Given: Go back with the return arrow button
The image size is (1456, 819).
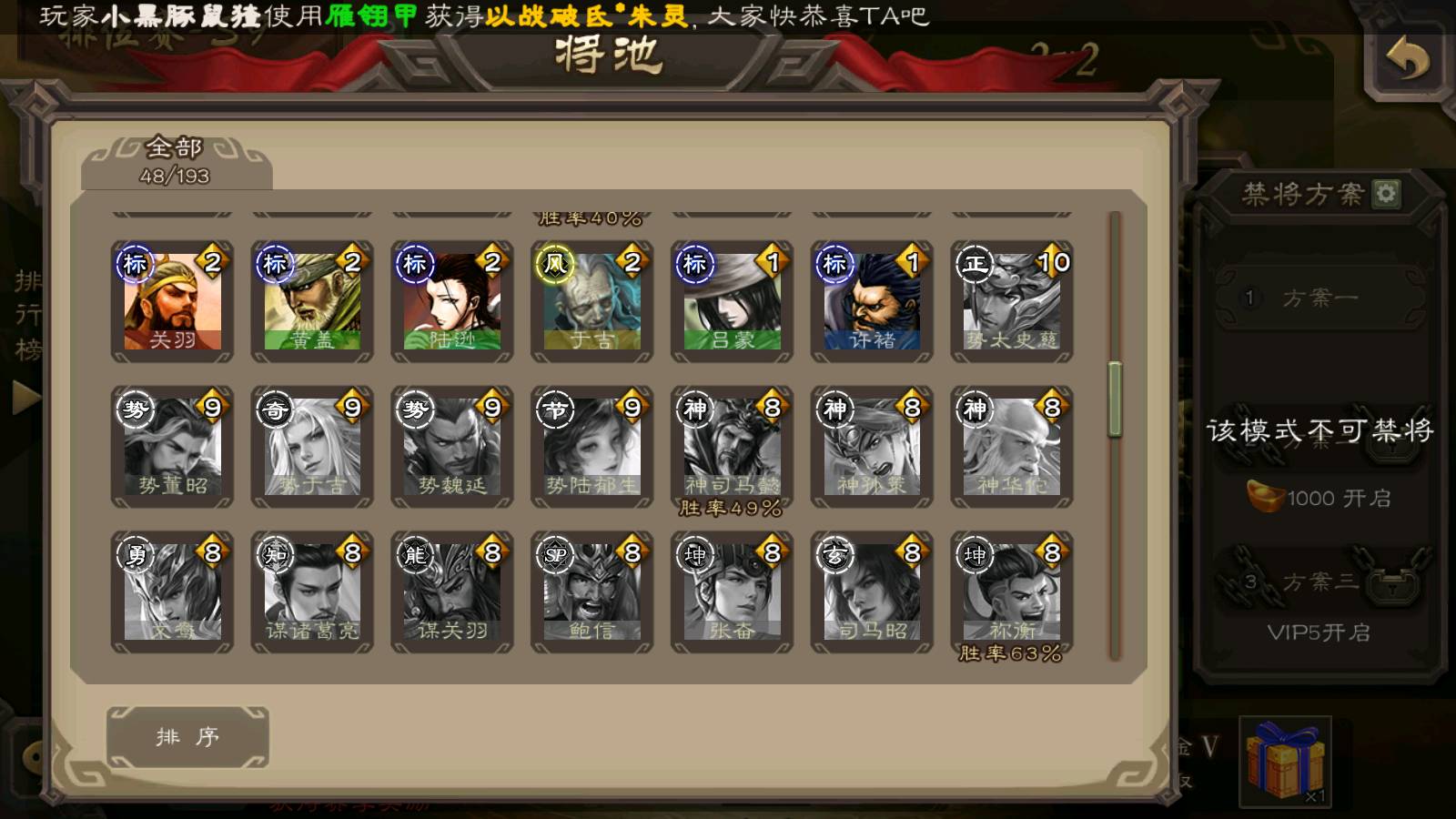Looking at the screenshot, I should coord(1407,60).
